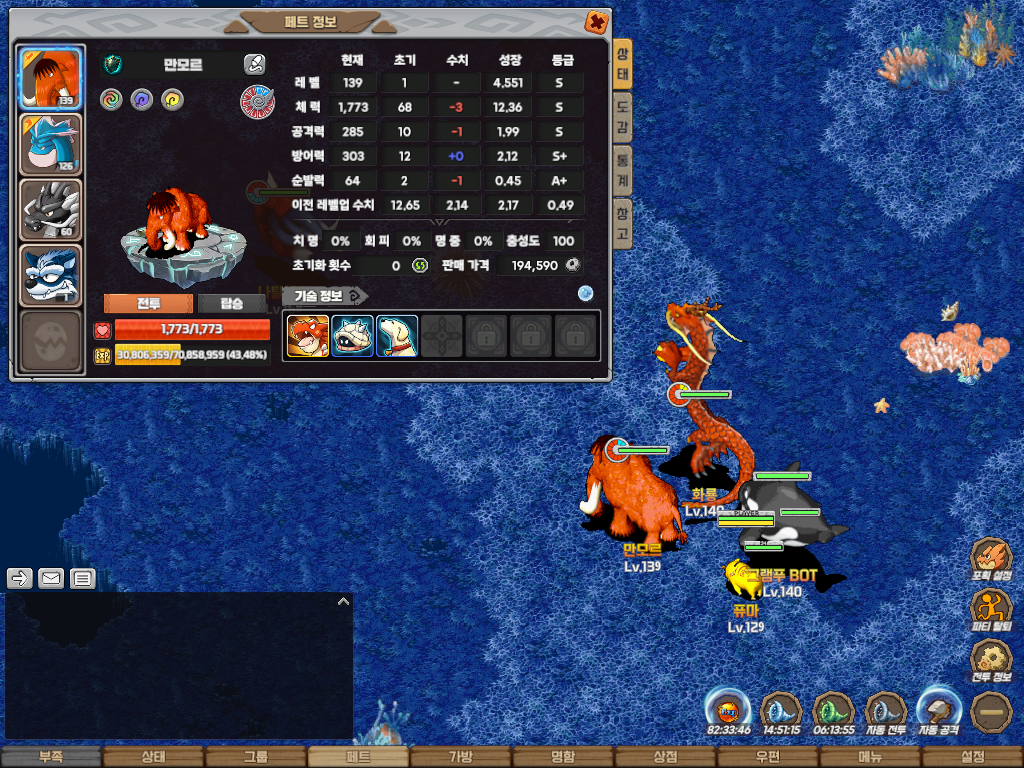Open the 상점 shop menu
Screen dimensions: 1024x768
[665, 757]
